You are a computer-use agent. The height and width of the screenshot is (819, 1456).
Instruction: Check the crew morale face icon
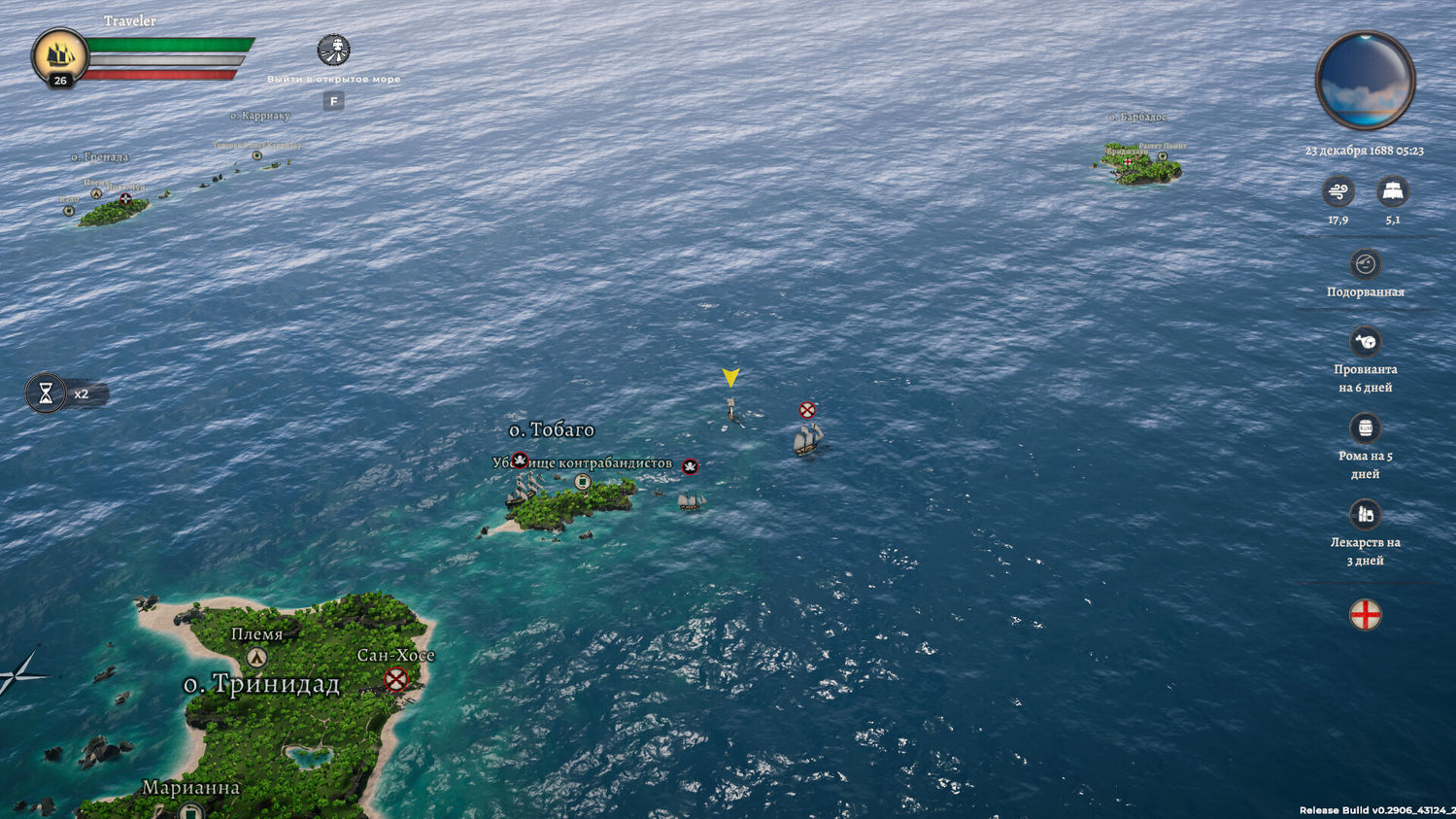(x=1365, y=264)
